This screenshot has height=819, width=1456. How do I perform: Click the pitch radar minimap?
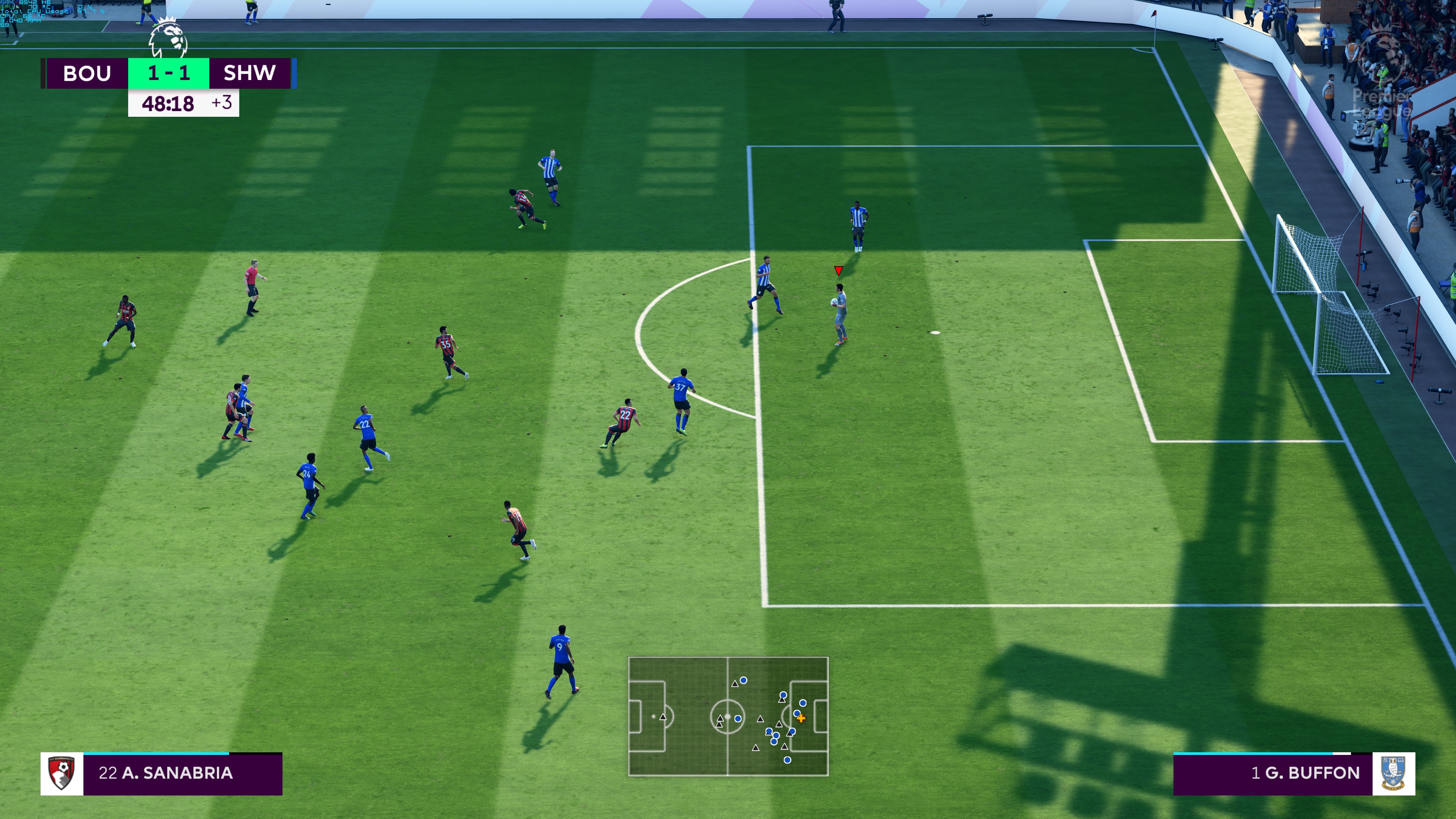(x=728, y=716)
